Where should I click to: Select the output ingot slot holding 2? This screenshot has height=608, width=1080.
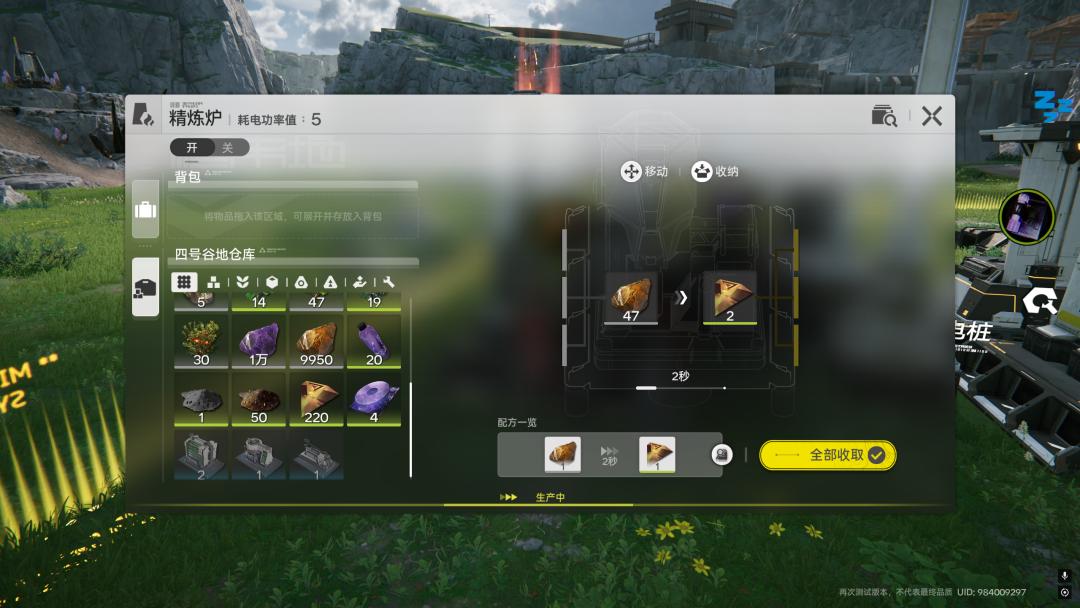point(729,299)
